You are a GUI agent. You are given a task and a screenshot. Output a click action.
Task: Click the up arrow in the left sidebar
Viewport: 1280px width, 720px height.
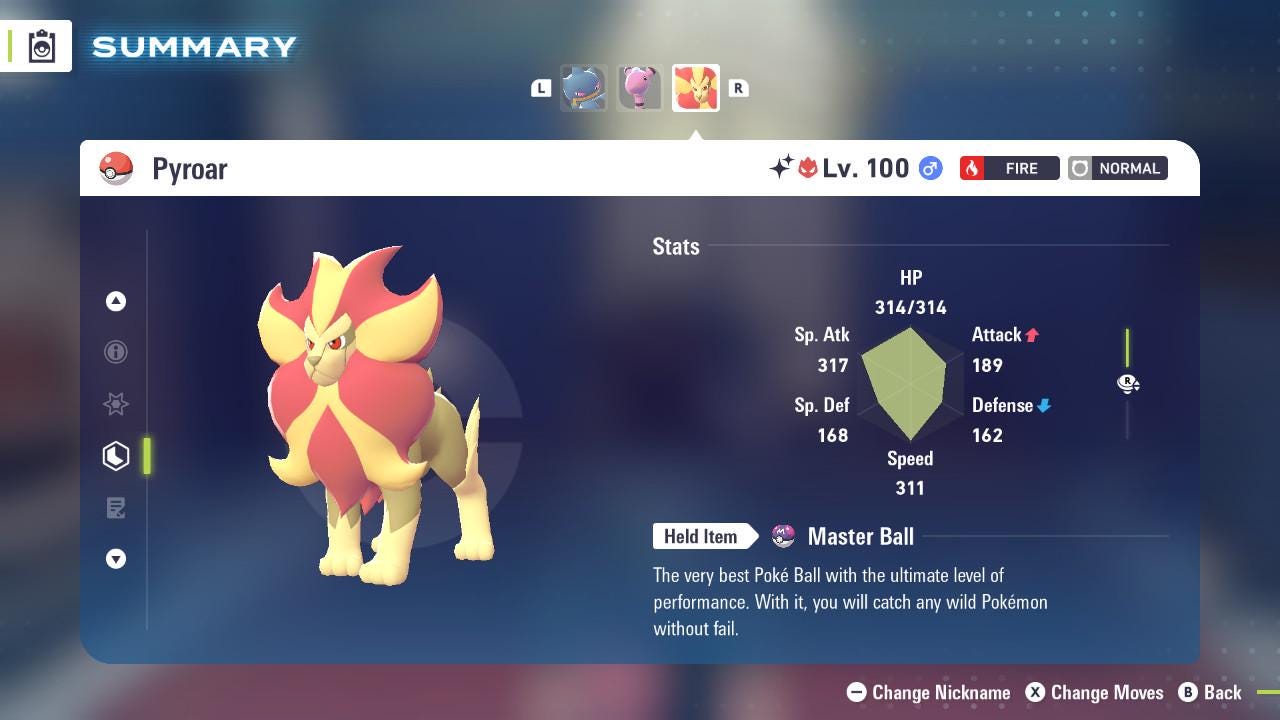click(116, 300)
